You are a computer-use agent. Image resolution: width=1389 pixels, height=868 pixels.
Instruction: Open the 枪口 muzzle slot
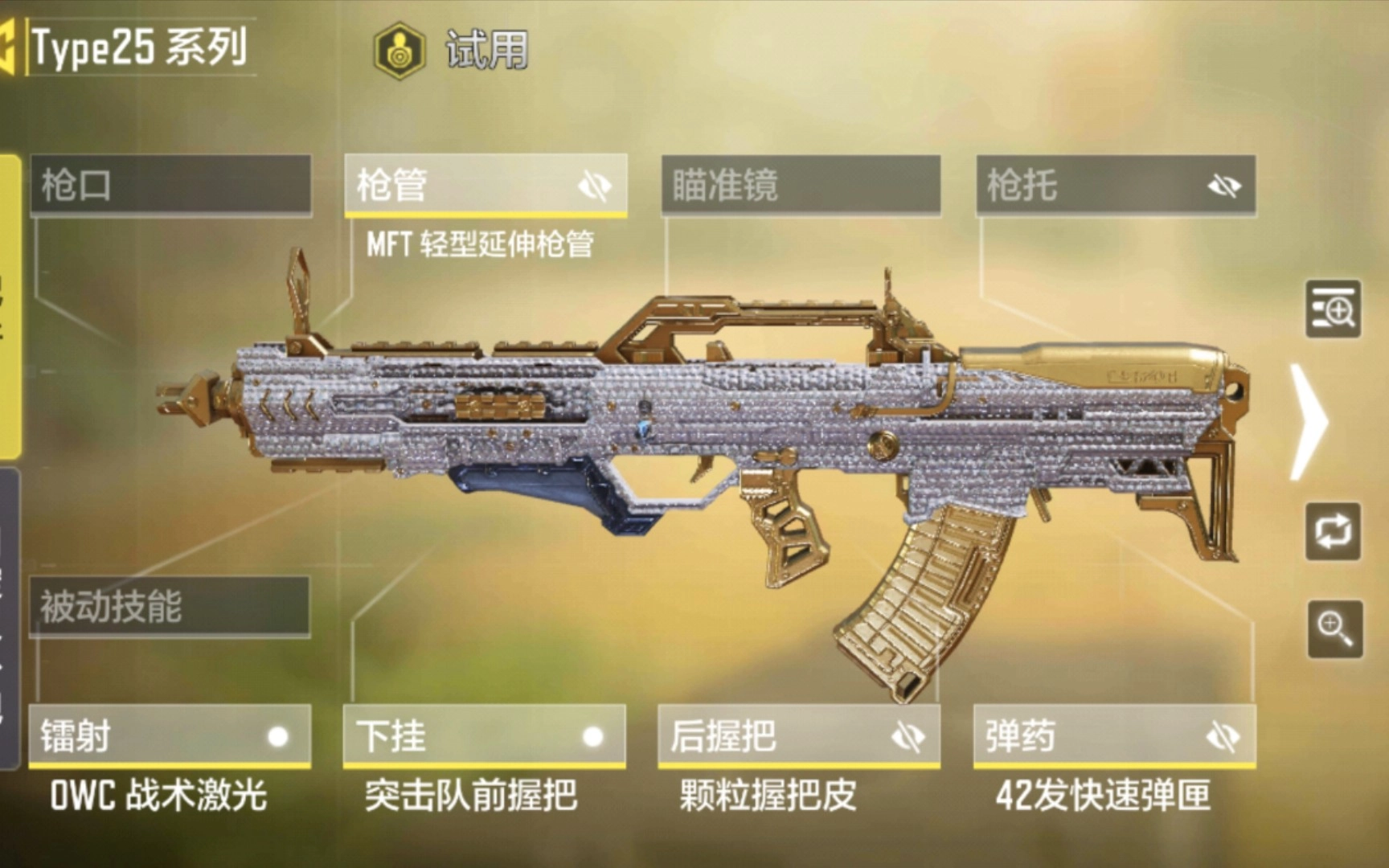pyautogui.click(x=169, y=186)
